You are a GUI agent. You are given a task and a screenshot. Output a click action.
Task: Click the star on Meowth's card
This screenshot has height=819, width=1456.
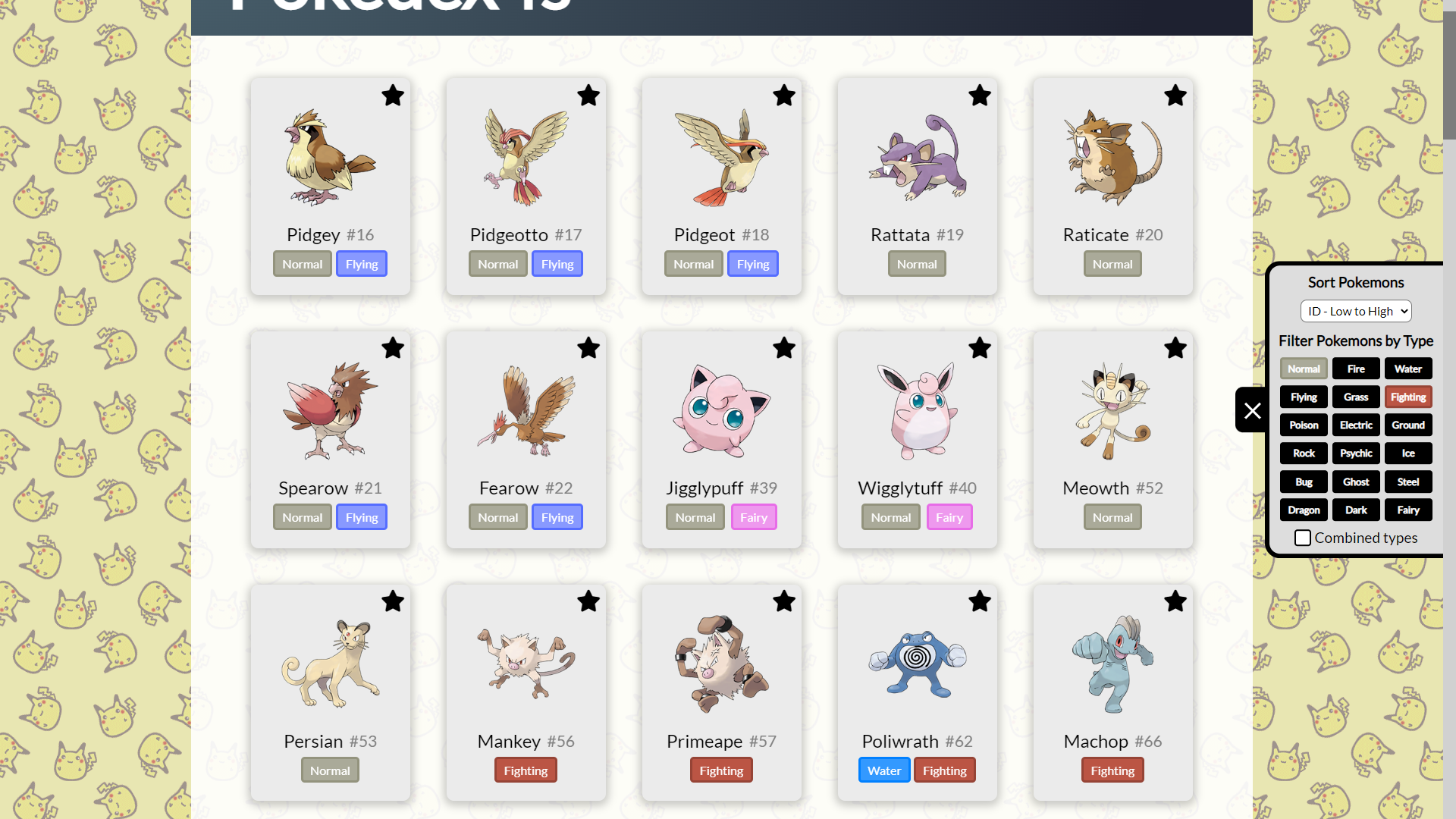point(1175,349)
